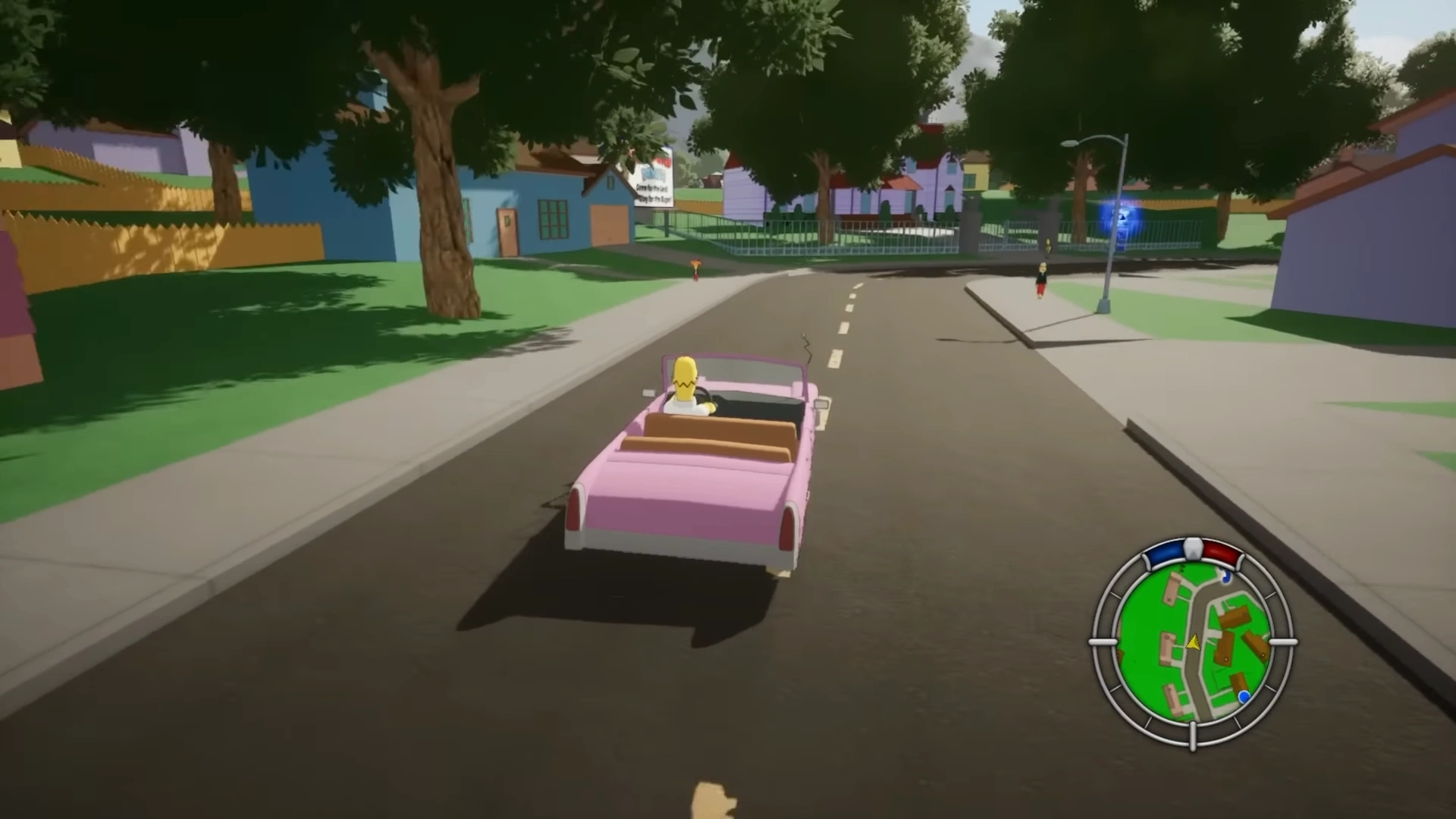Viewport: 1456px width, 819px height.
Task: Select the blue dot near the minimap's bottom right
Action: click(1243, 695)
